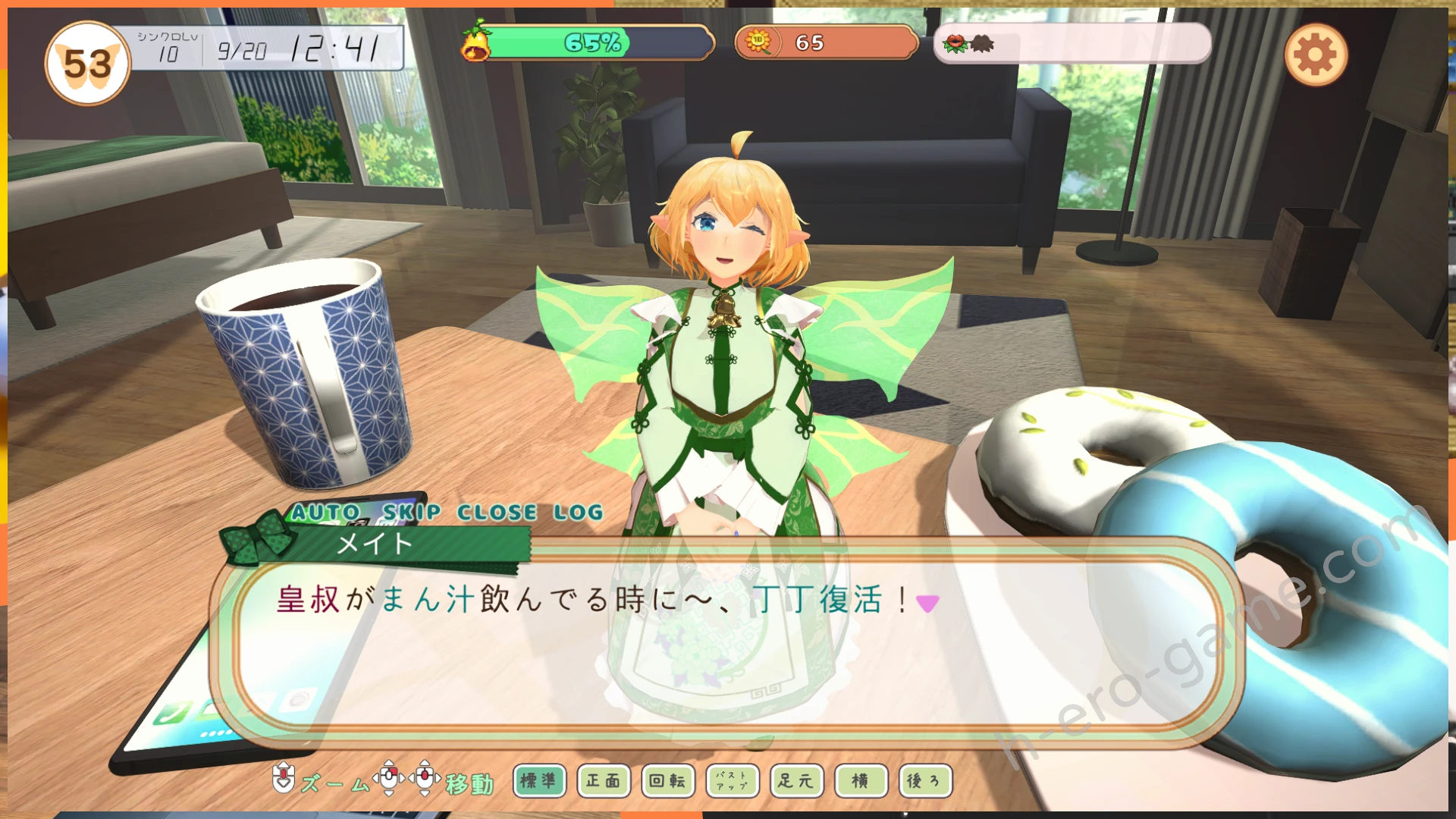The width and height of the screenshot is (1456, 819).
Task: Select the 標準 camera view
Action: pyautogui.click(x=539, y=780)
